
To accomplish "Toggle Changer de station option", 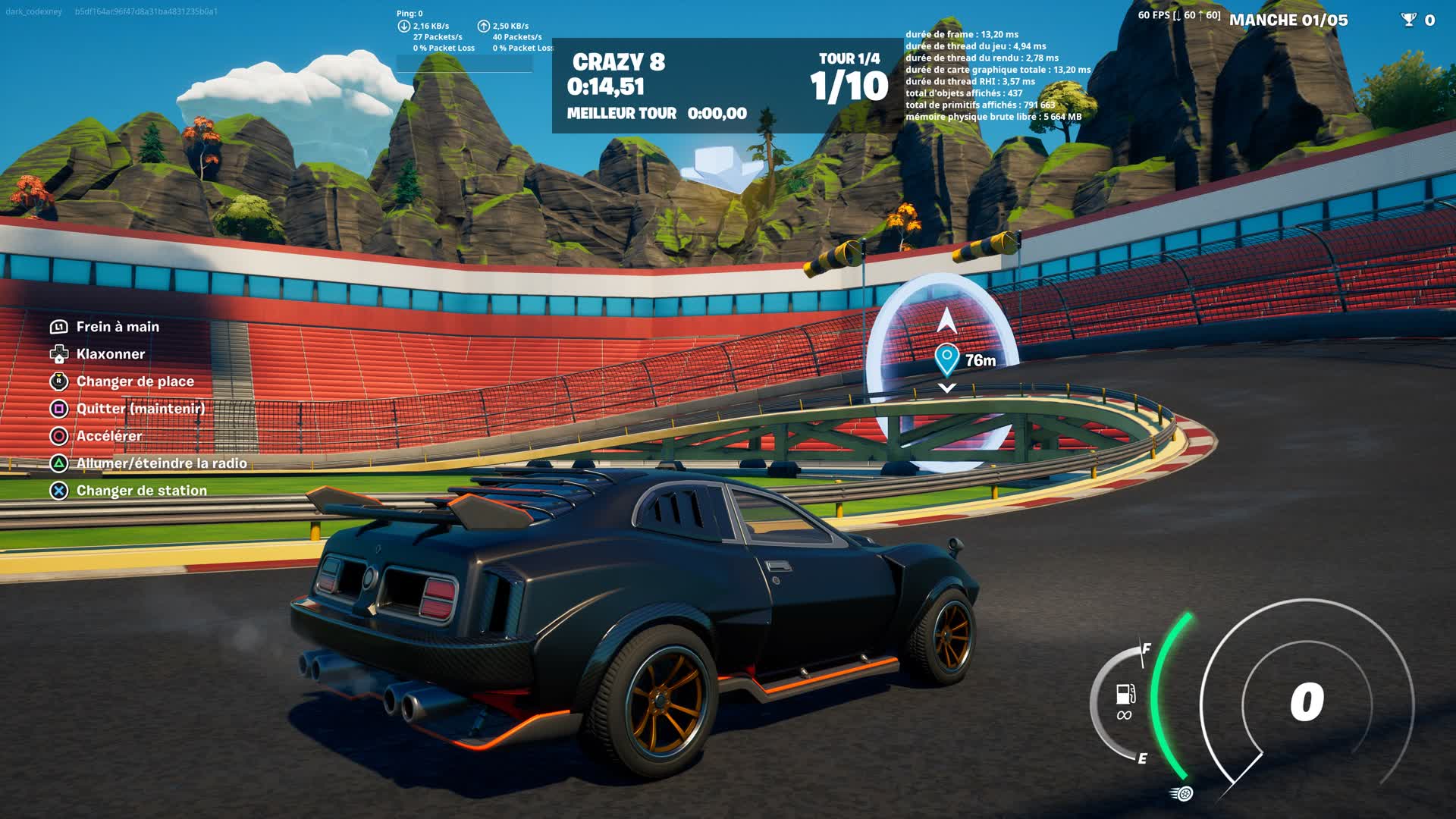I will 140,490.
